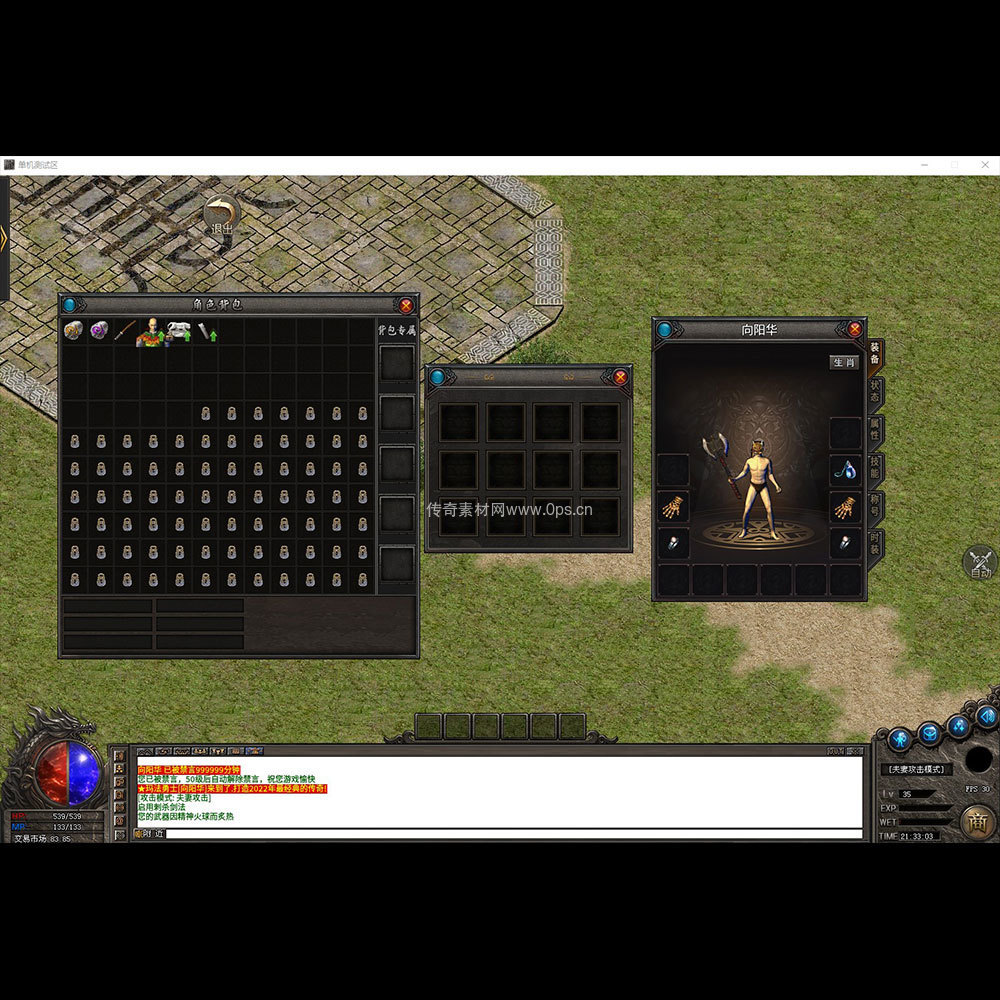Select the purple-swirl scroll in the bag

[x=99, y=330]
